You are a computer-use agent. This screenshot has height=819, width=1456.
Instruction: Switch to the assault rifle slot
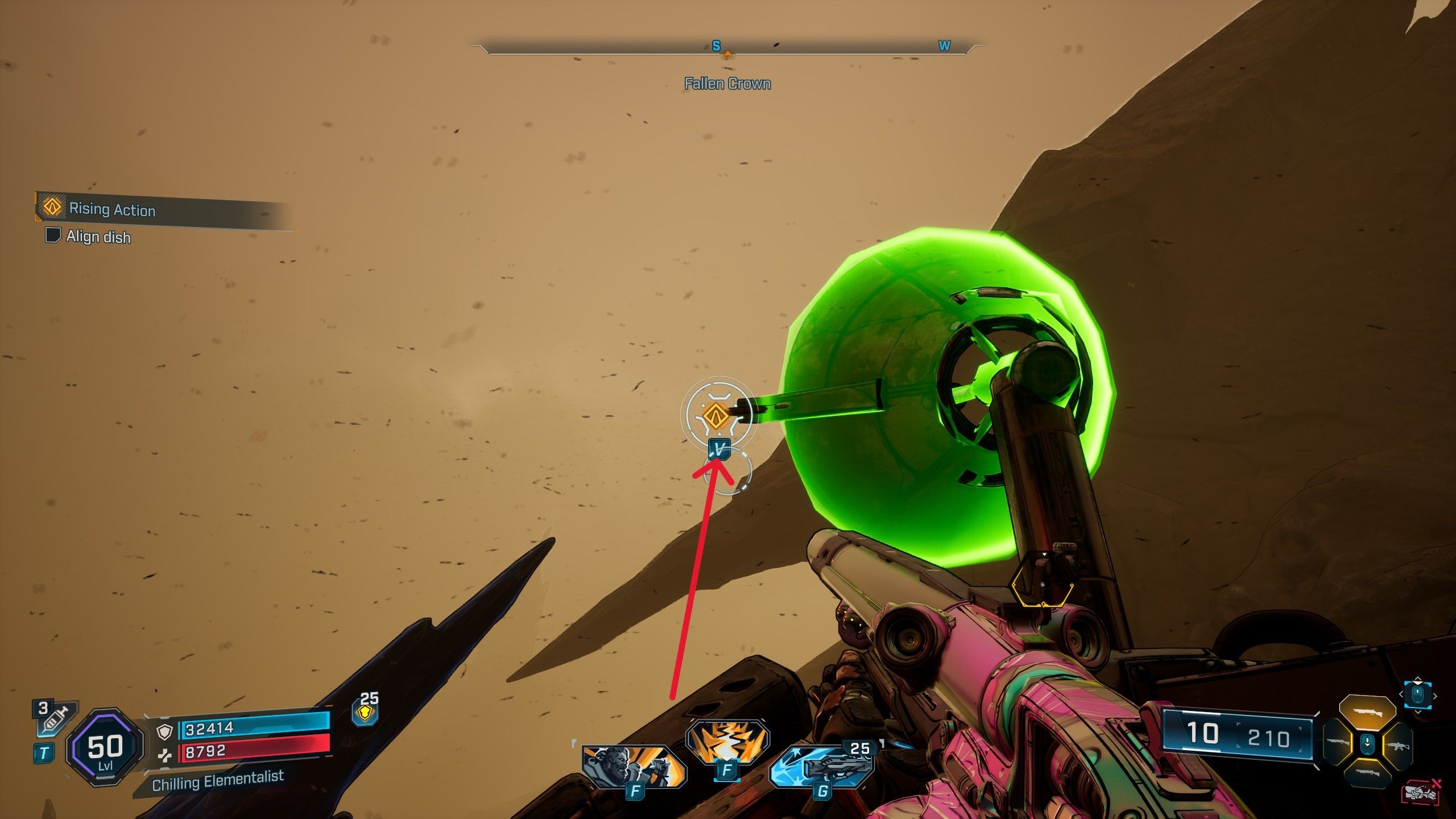click(x=1397, y=744)
